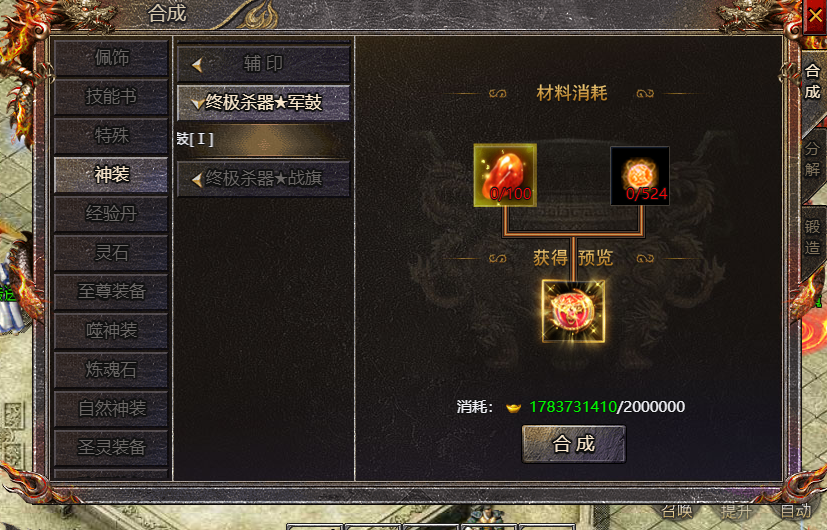The width and height of the screenshot is (827, 530).
Task: Select the 经验丹 category
Action: 111,214
